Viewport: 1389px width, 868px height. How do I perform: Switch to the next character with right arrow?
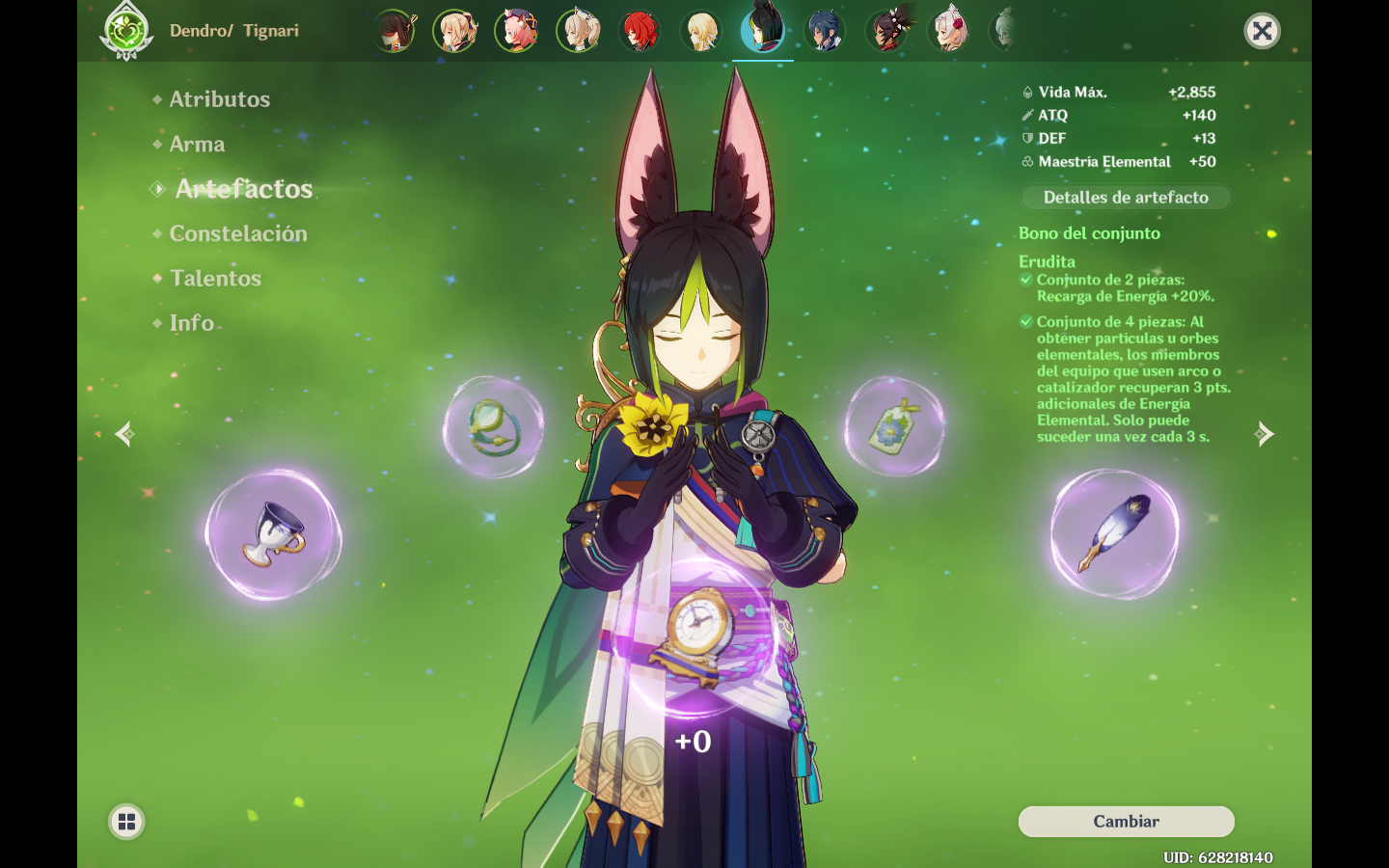[x=1265, y=434]
